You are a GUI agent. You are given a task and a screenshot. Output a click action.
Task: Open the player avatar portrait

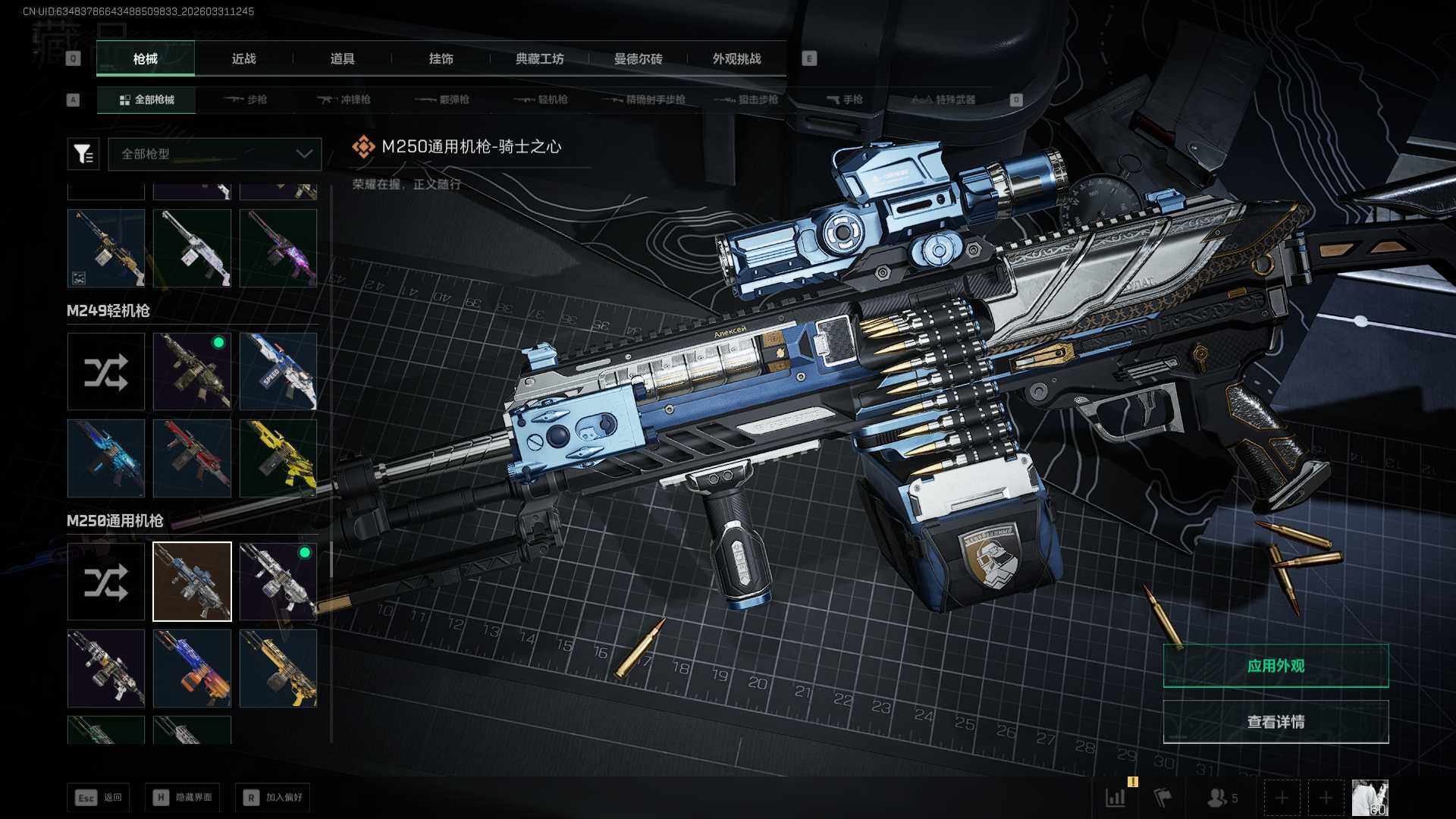(1370, 798)
